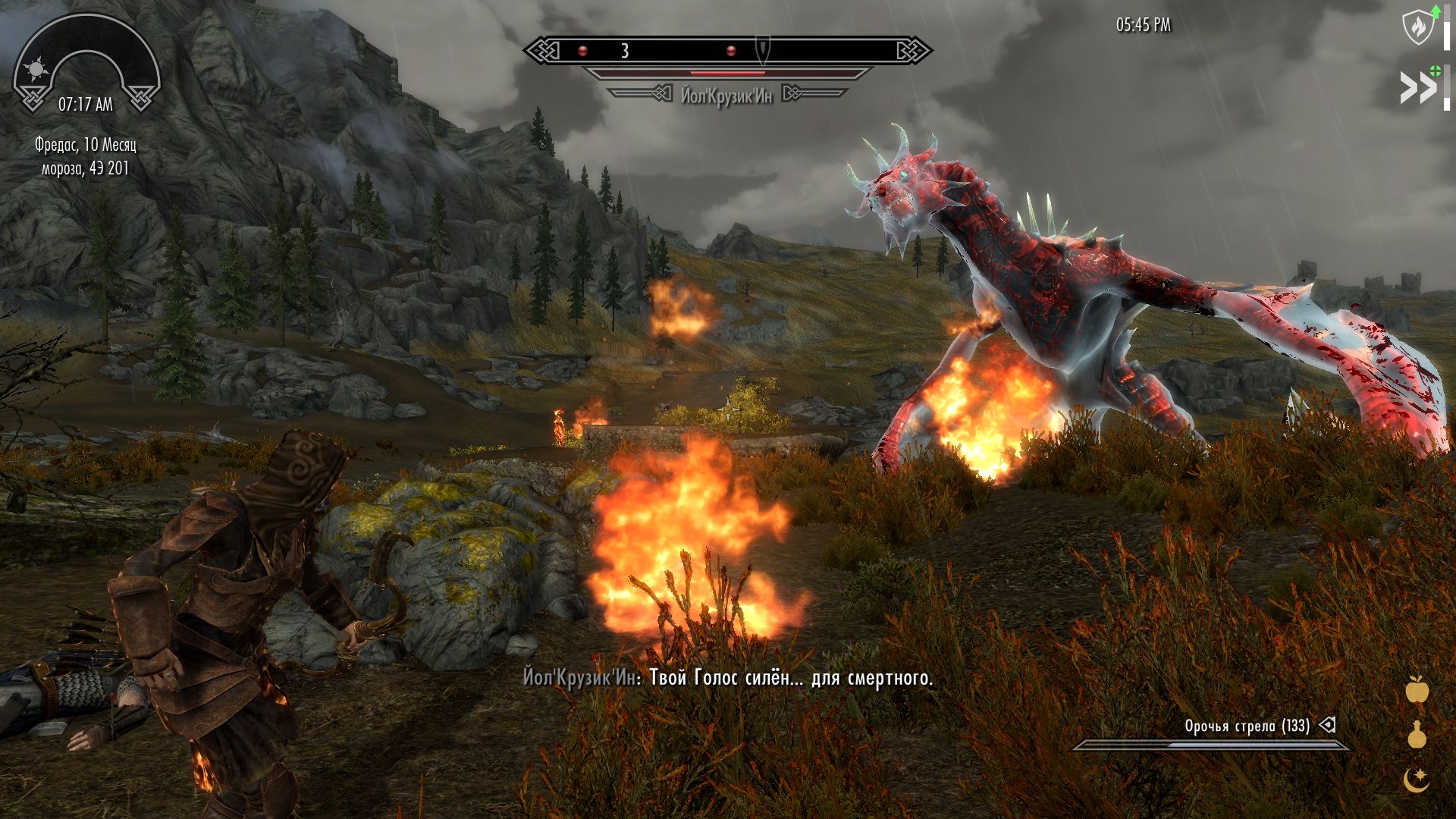Select the crescent moon sleep icon
Screen dimensions: 1456x819
coord(1416,779)
